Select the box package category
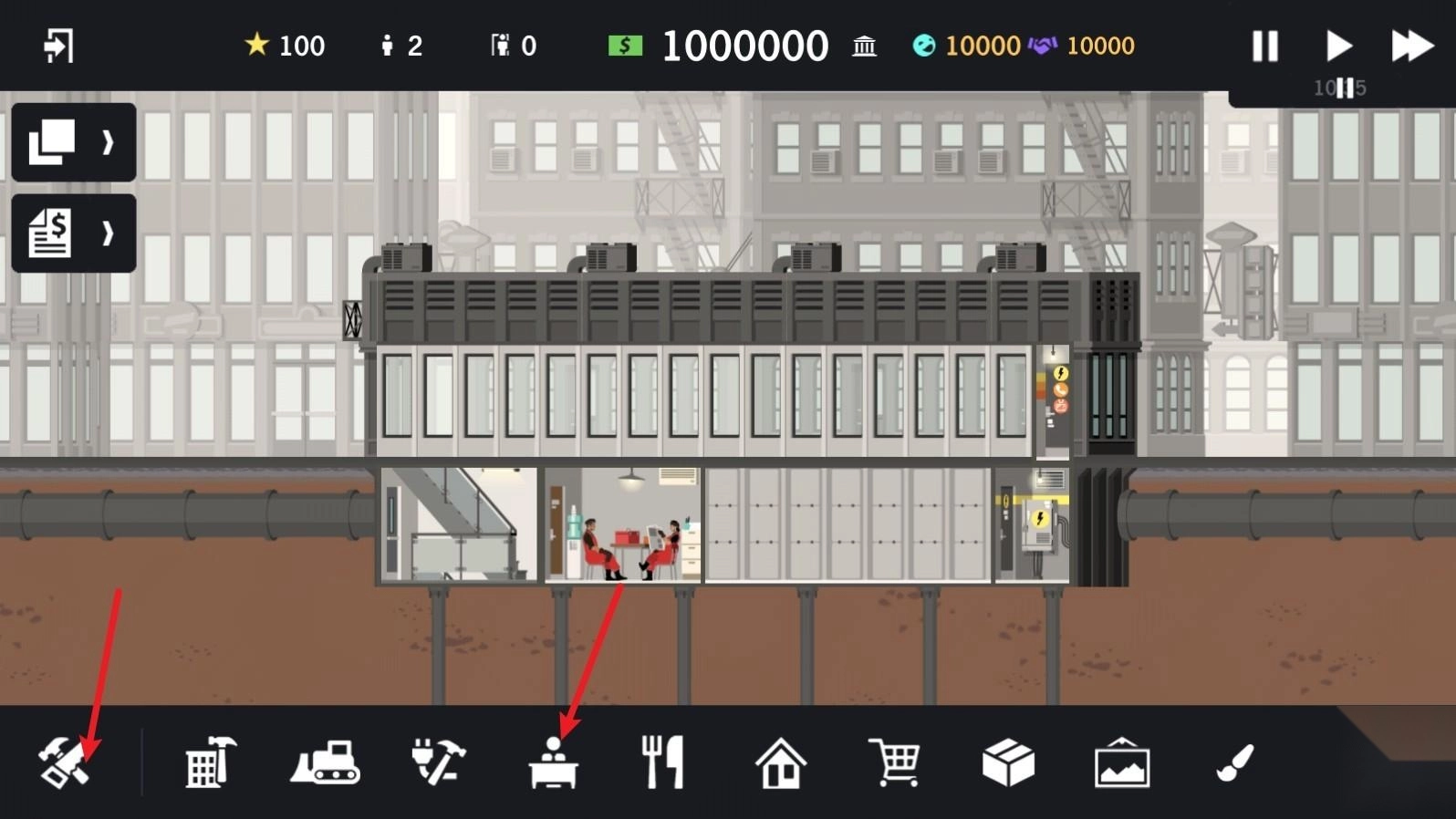Viewport: 1456px width, 819px height. 1008,762
